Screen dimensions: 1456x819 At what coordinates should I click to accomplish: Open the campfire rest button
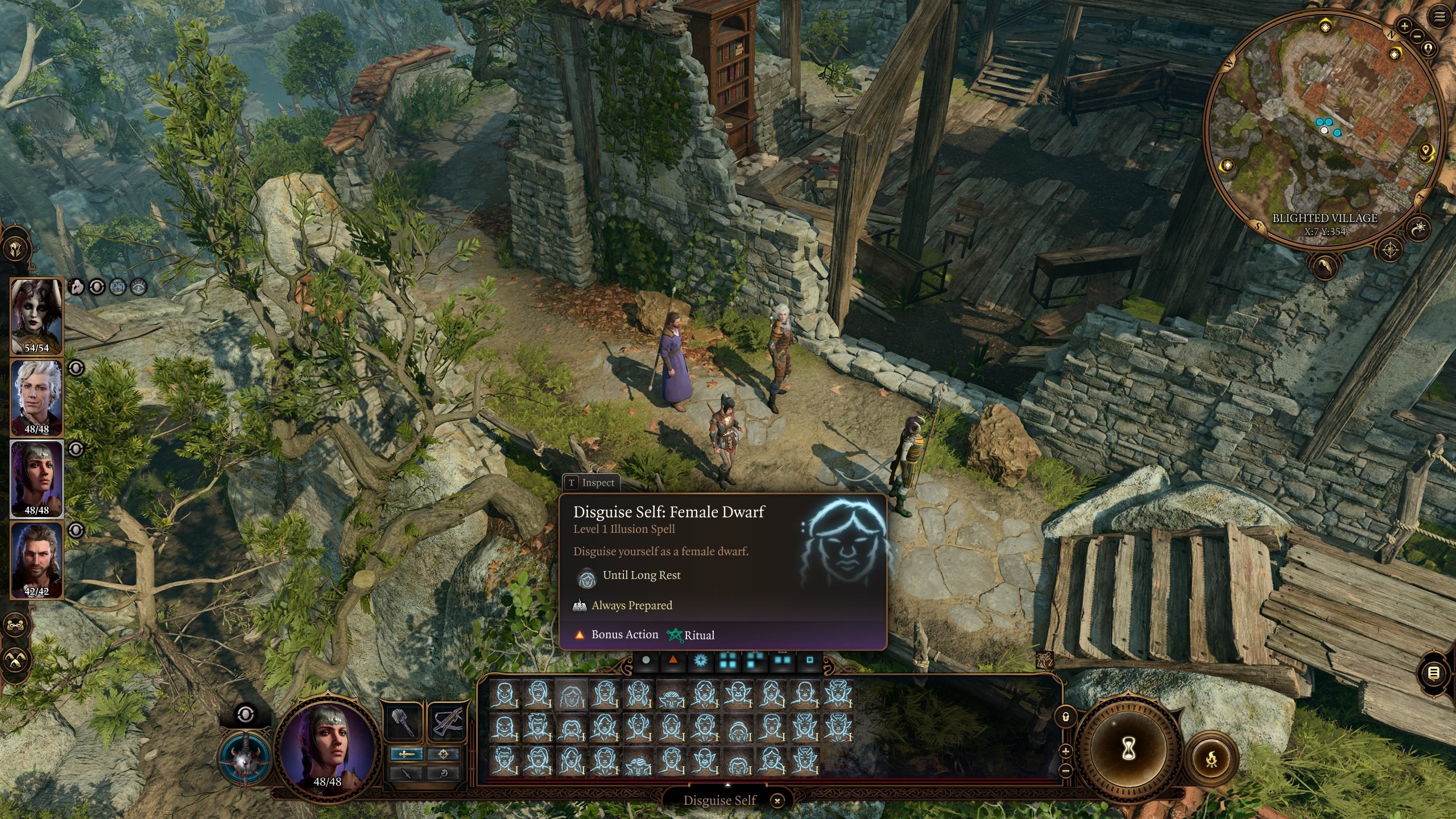click(x=1212, y=758)
